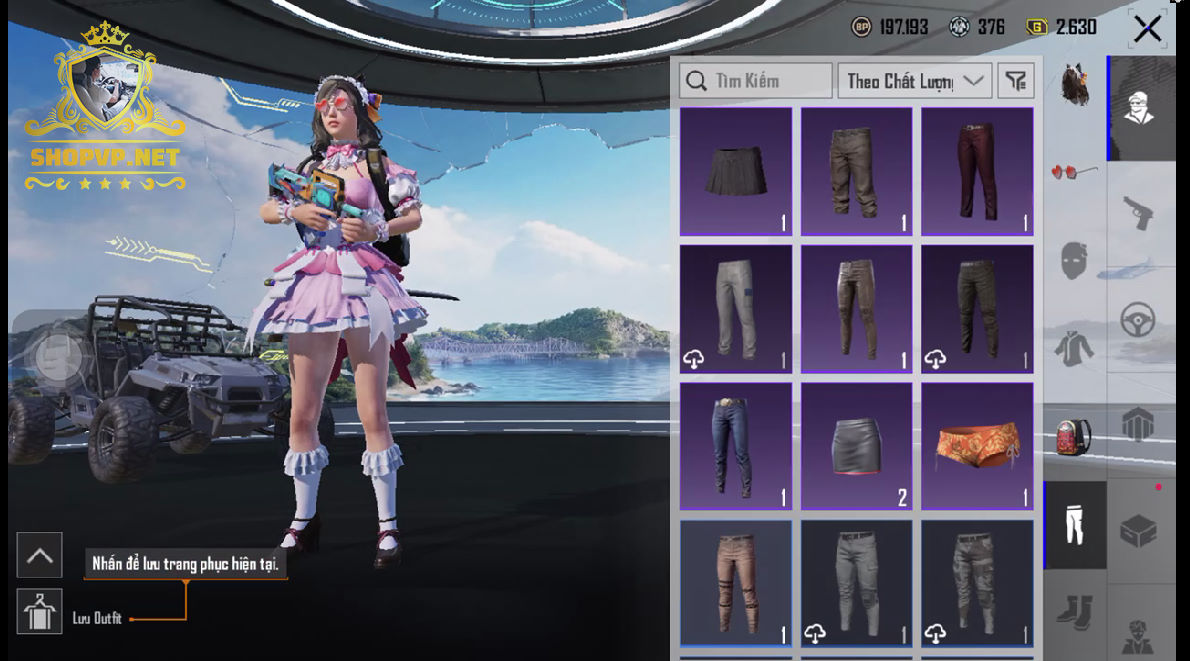The height and width of the screenshot is (661, 1190).
Task: Collapse the panel with the up arrow button
Action: click(40, 555)
